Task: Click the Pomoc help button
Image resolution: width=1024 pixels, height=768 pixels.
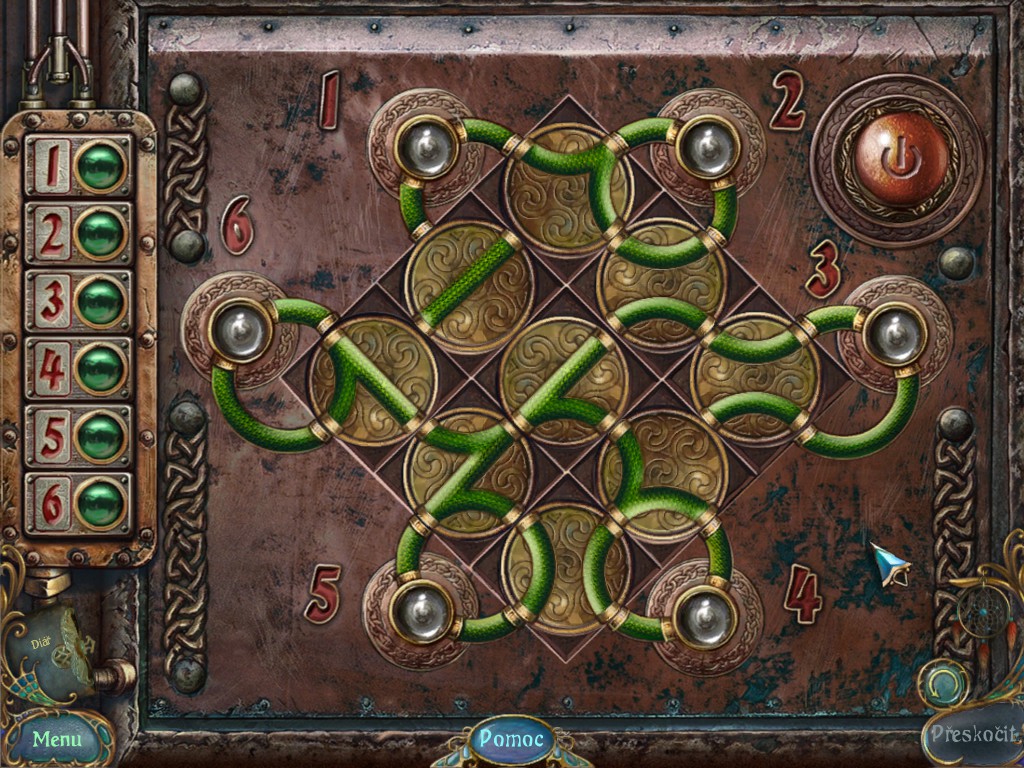Action: (512, 740)
